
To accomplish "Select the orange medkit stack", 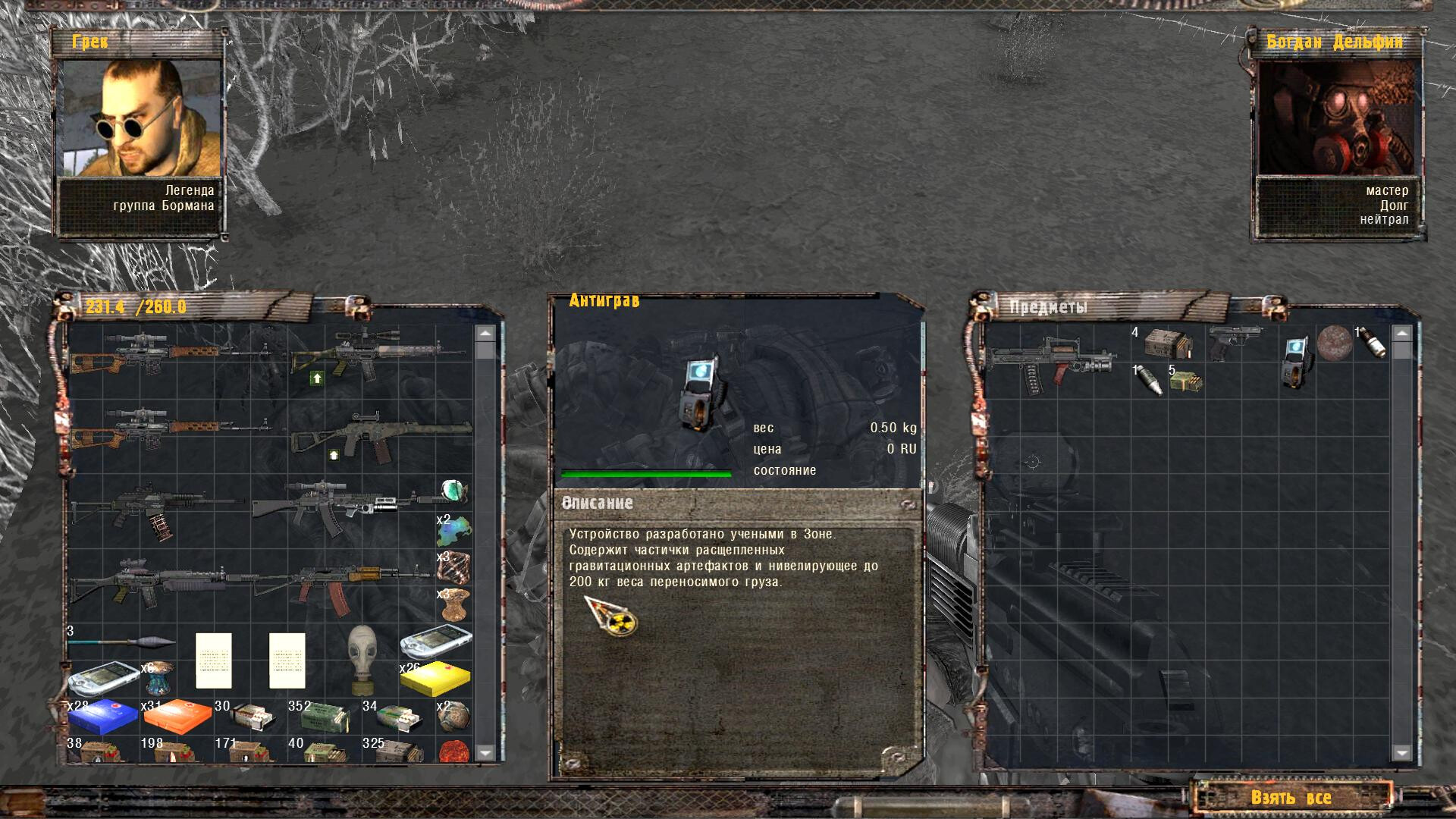I will click(x=177, y=717).
